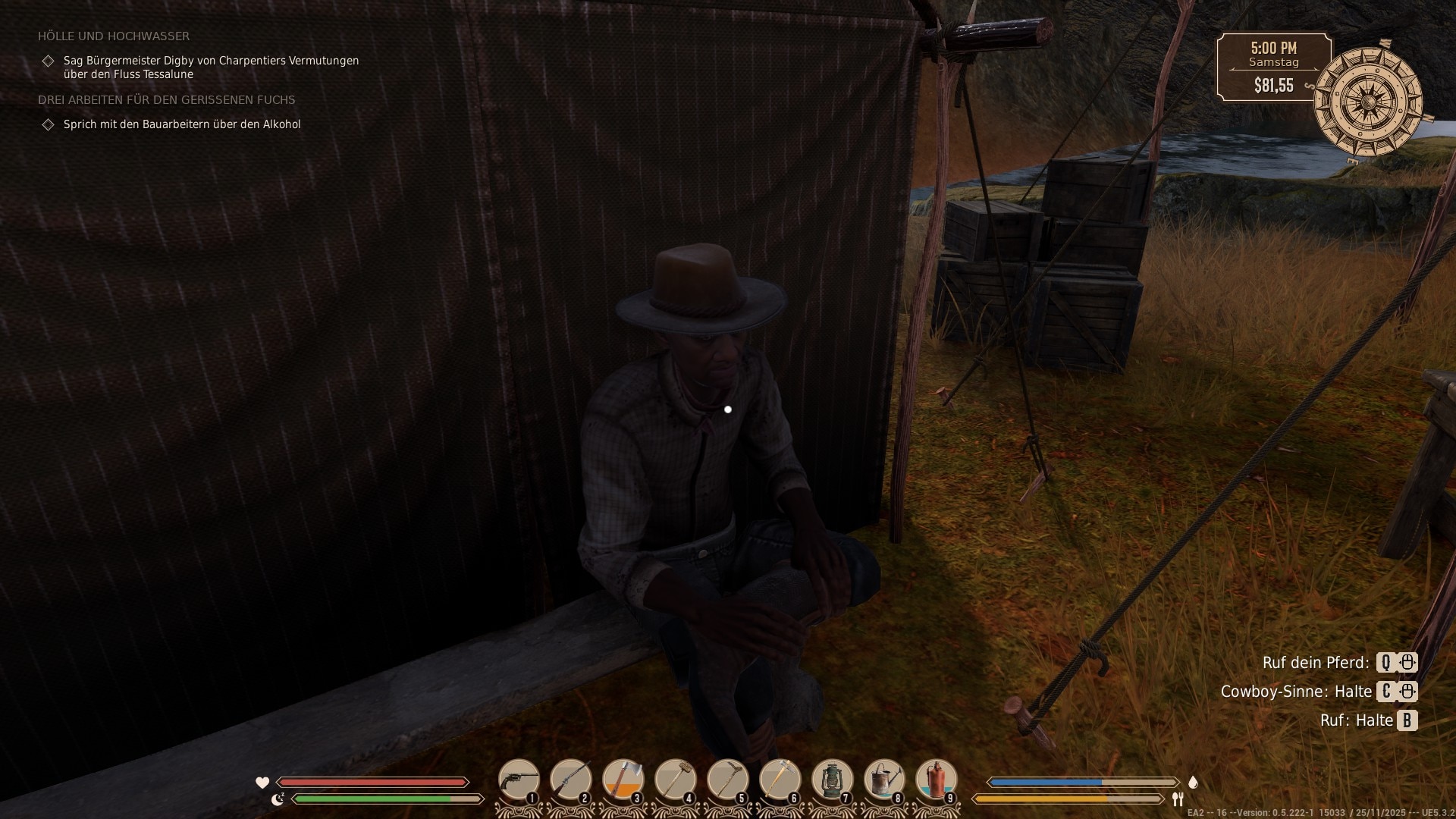Select the Bauarbeitern Alkohol quest objective
The width and height of the screenshot is (1456, 819).
coord(182,124)
